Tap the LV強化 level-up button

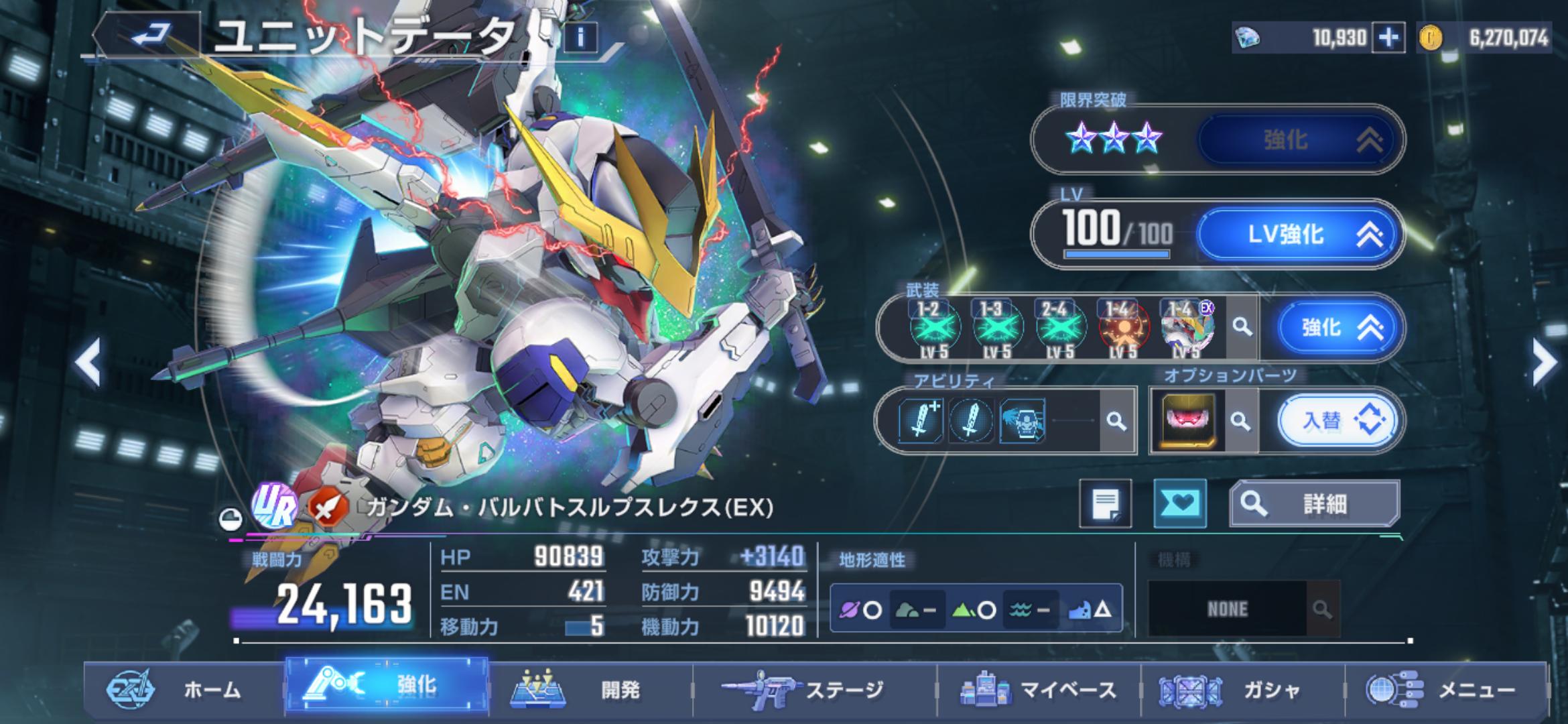pos(1299,234)
